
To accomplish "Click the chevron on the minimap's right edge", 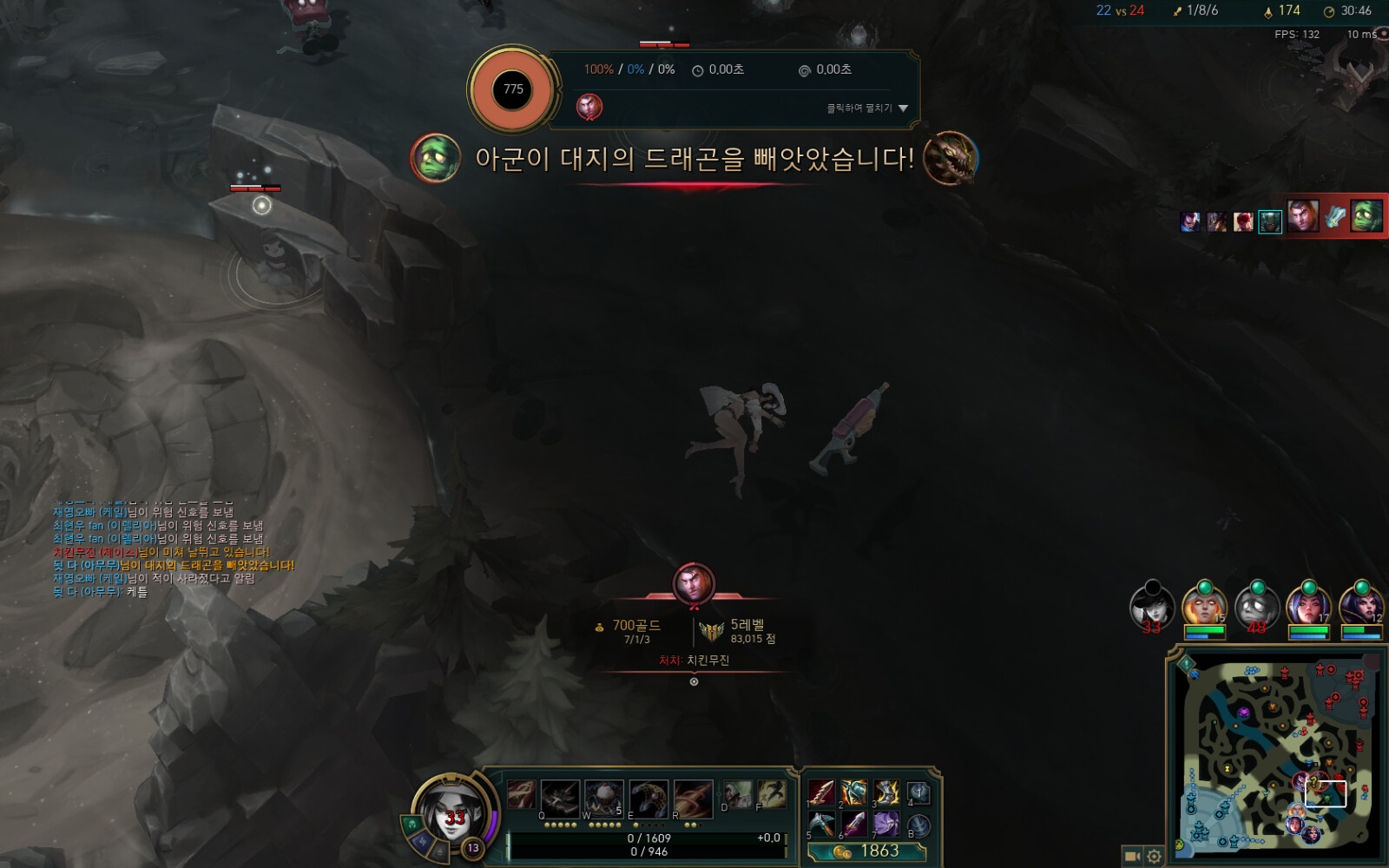I will 1359,834.
